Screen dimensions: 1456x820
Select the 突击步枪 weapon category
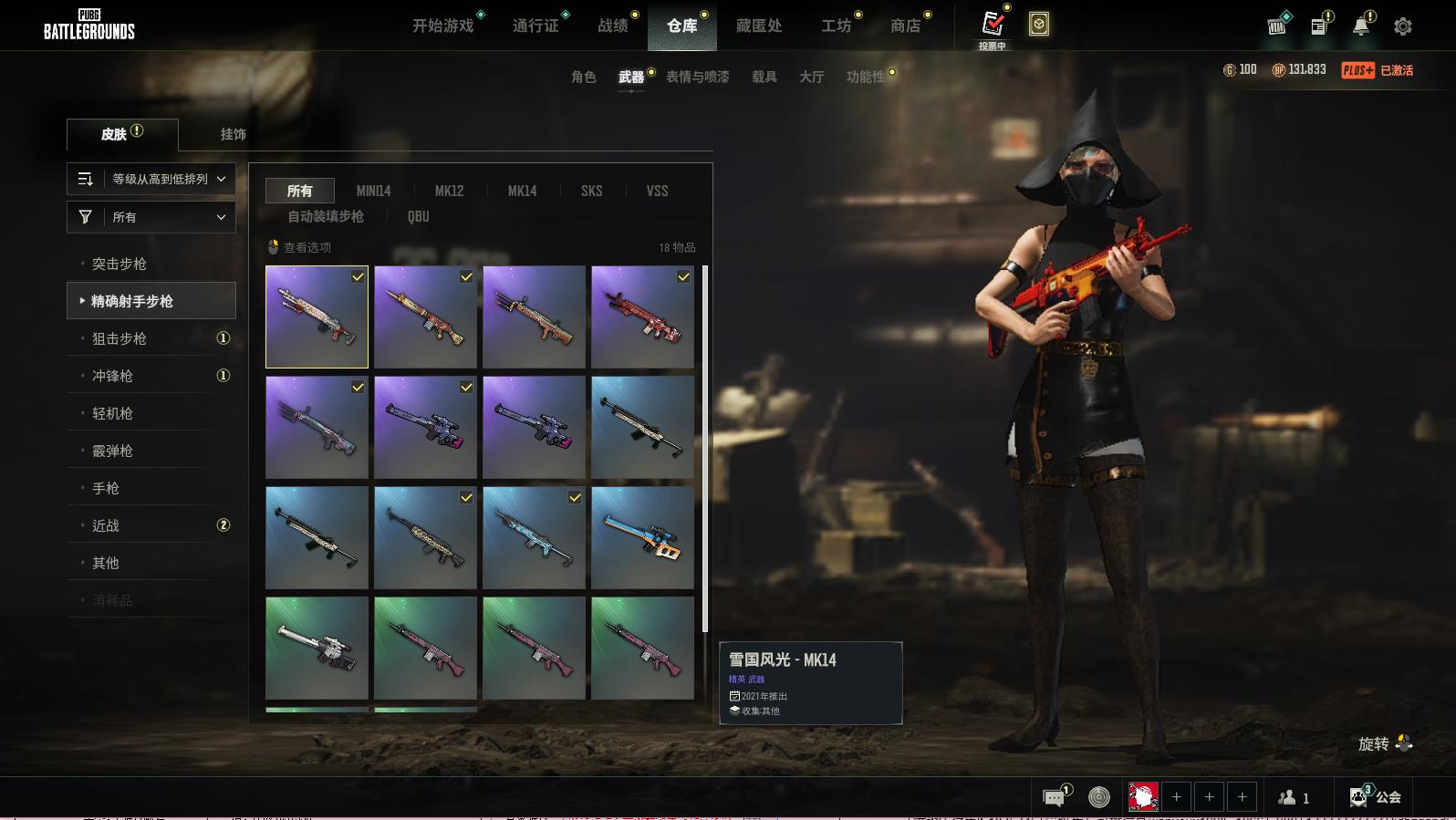click(120, 264)
